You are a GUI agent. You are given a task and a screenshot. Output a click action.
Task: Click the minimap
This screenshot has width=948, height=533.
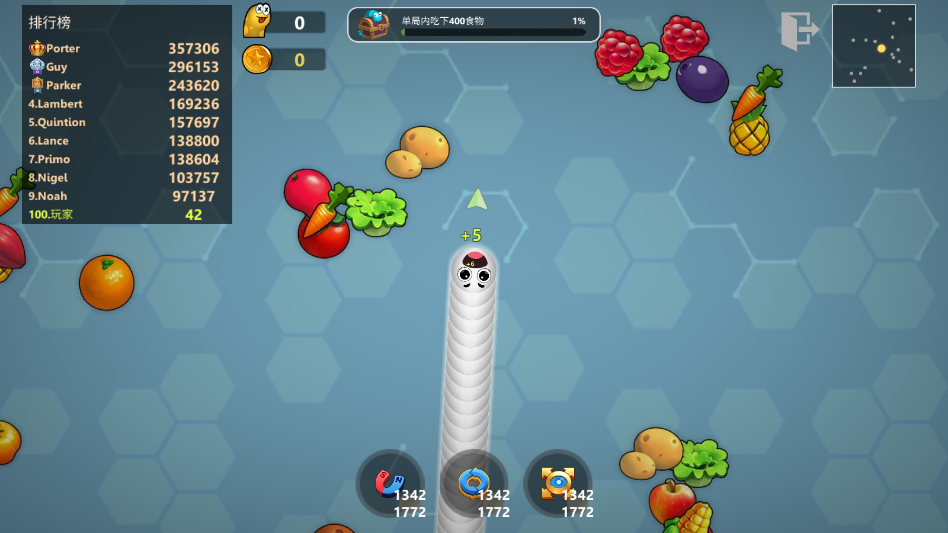(x=873, y=46)
